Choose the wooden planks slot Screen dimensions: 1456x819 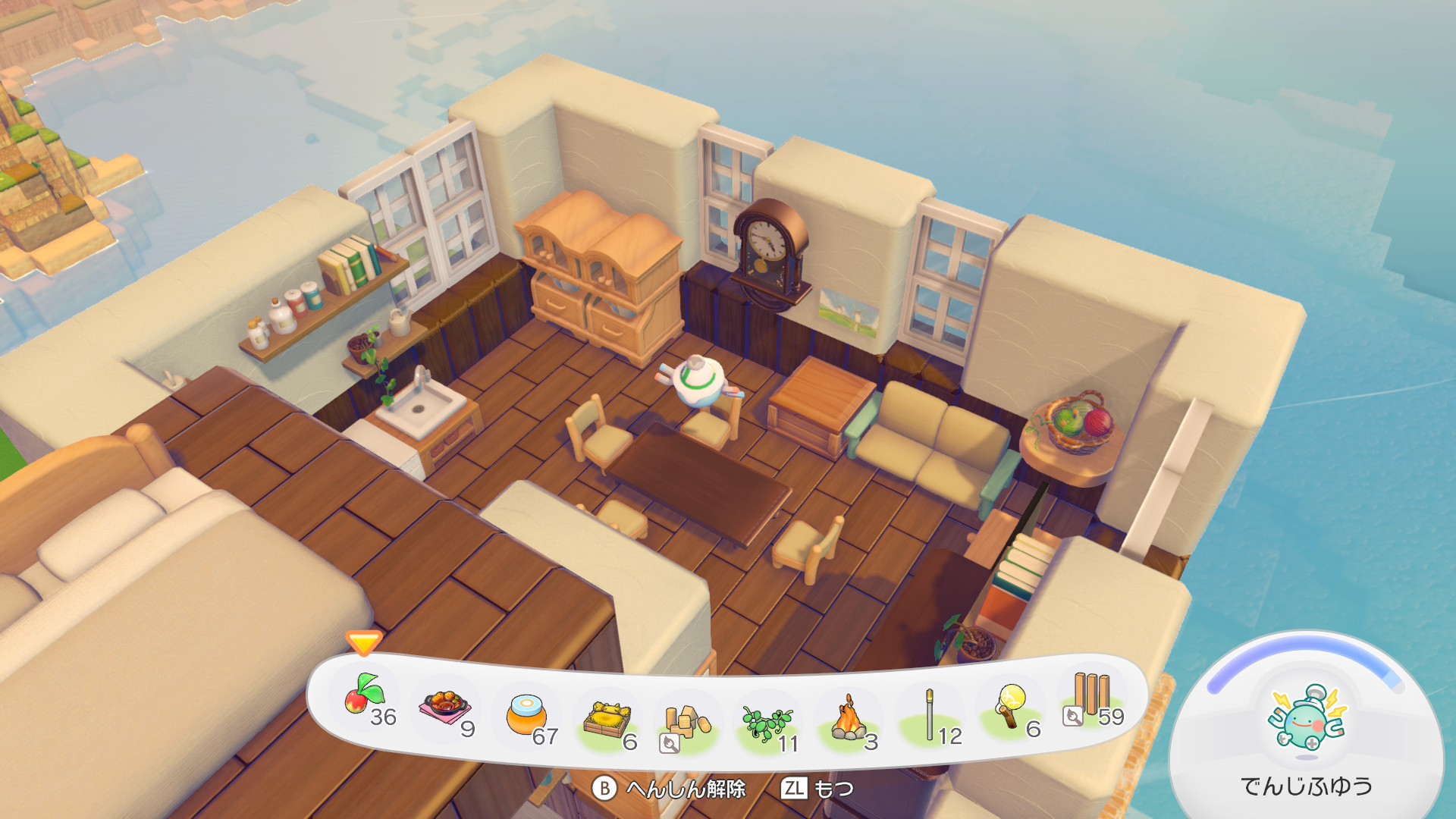point(1090,698)
